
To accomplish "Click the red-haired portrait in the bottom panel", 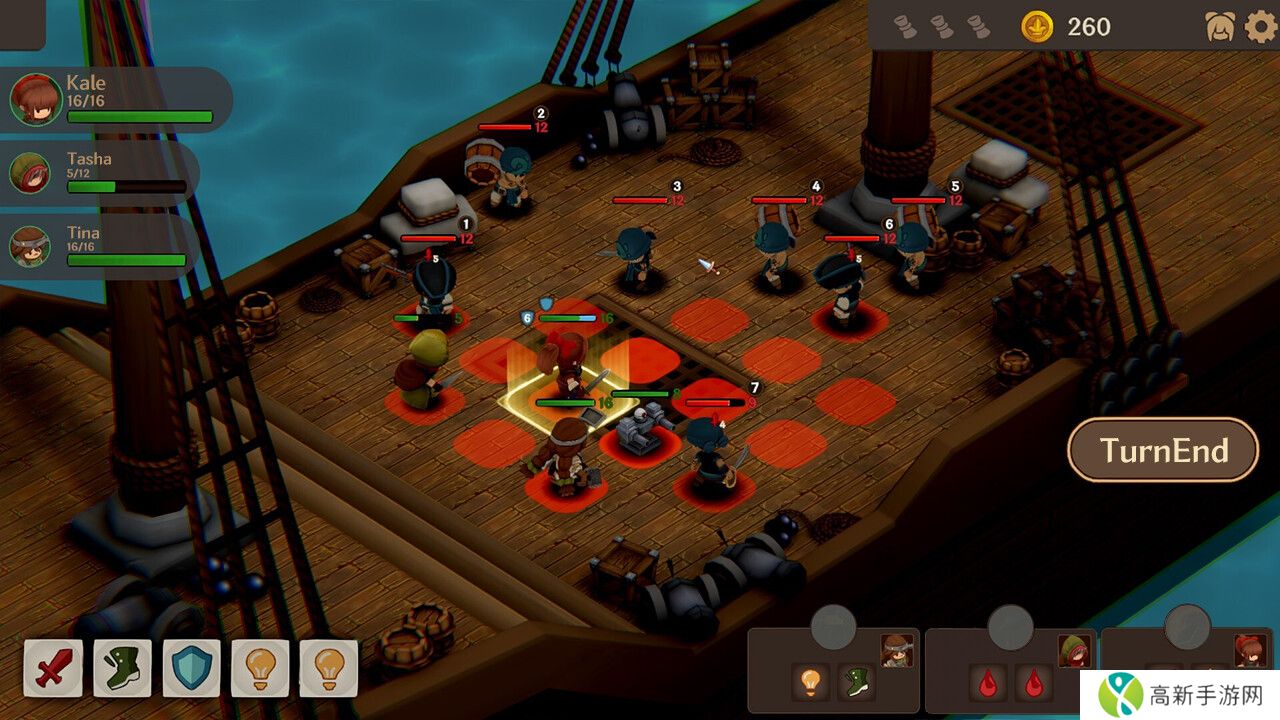I will pyautogui.click(x=1250, y=650).
